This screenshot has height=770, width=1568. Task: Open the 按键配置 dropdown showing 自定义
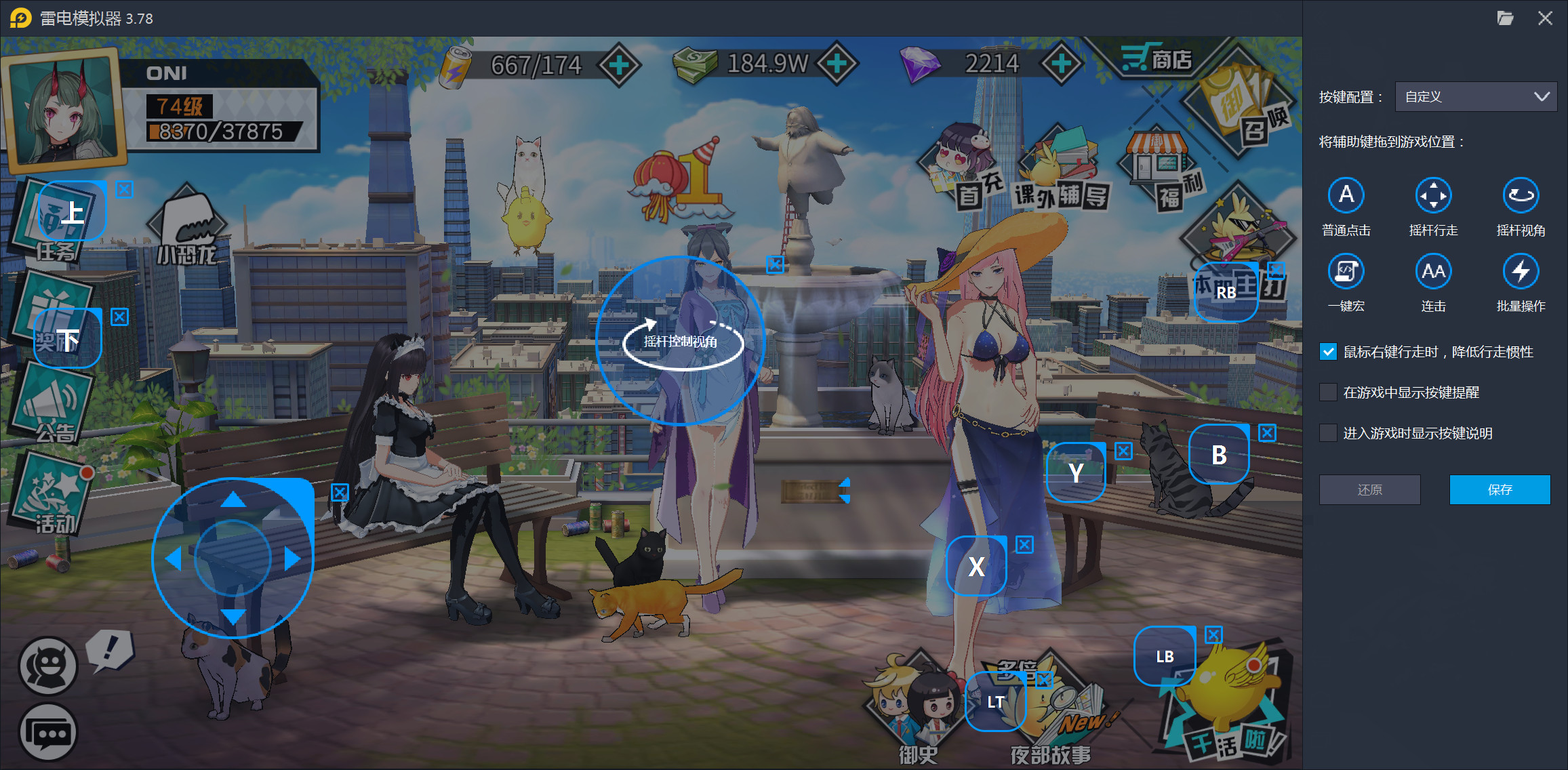[1475, 97]
